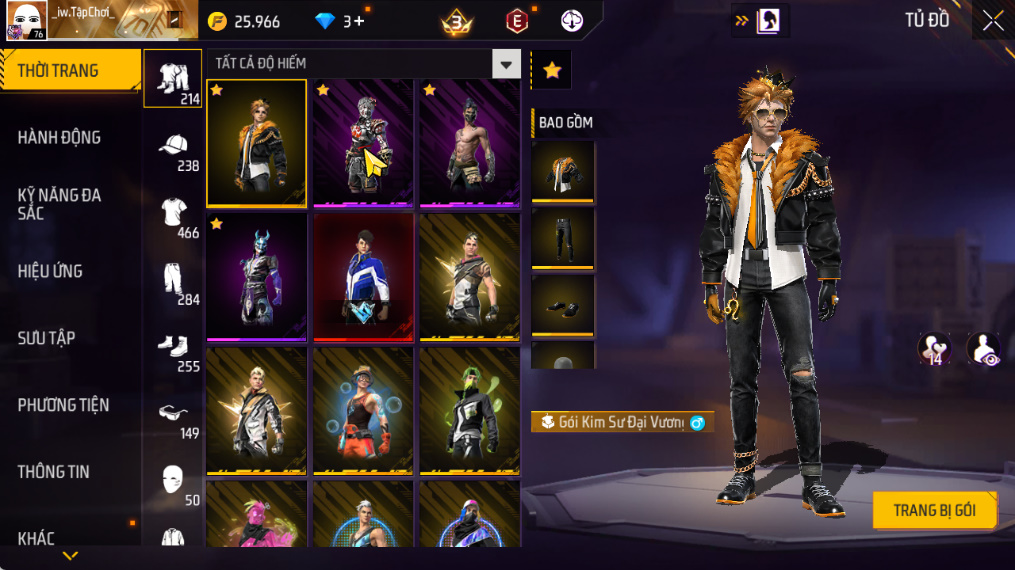Select the Hiệu Ứng tab
Screen dimensions: 1015x570
pos(51,271)
